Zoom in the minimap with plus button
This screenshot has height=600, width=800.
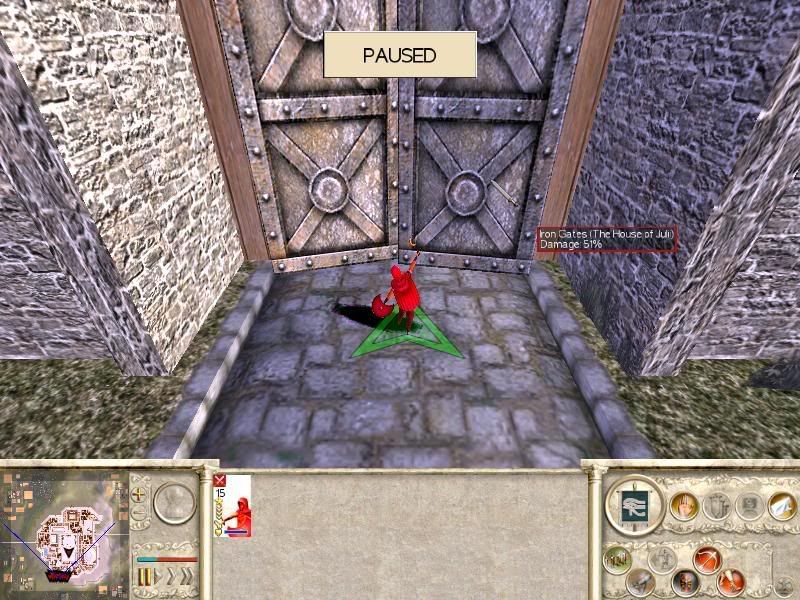coord(138,494)
